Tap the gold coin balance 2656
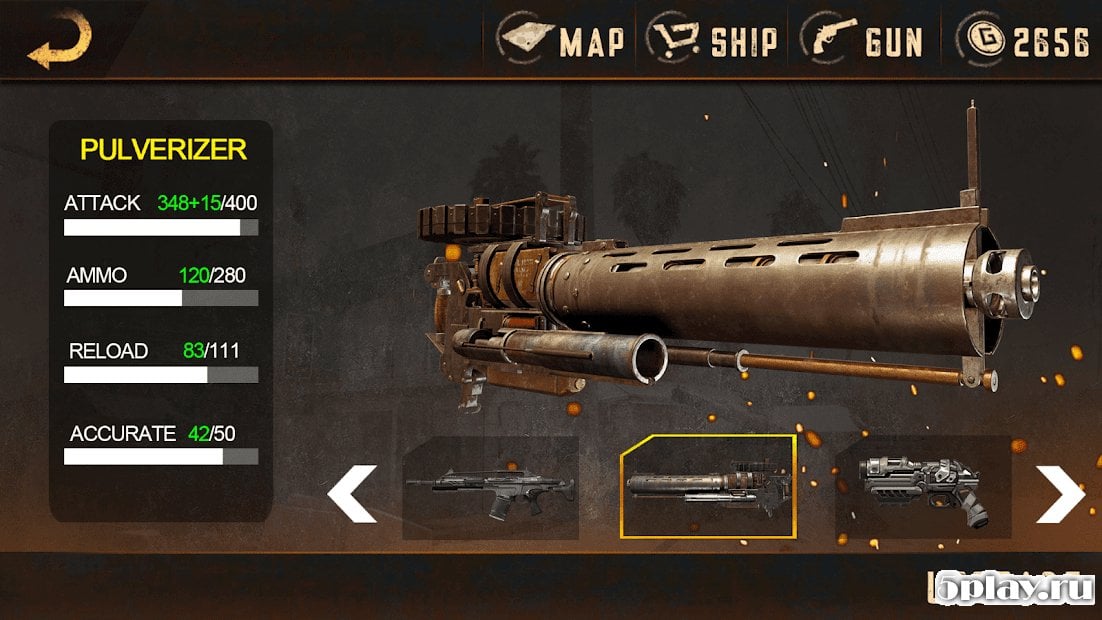Image resolution: width=1102 pixels, height=620 pixels. click(1026, 41)
